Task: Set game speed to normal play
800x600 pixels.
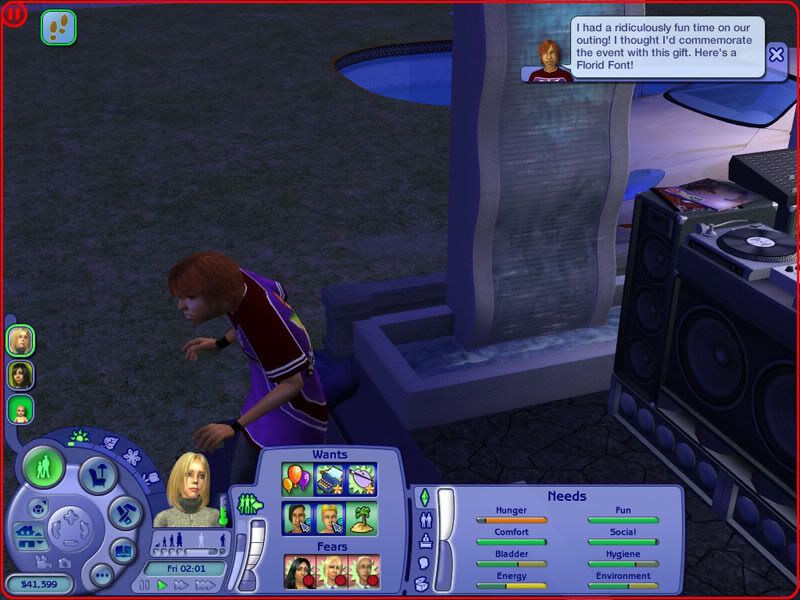Action: click(x=162, y=585)
